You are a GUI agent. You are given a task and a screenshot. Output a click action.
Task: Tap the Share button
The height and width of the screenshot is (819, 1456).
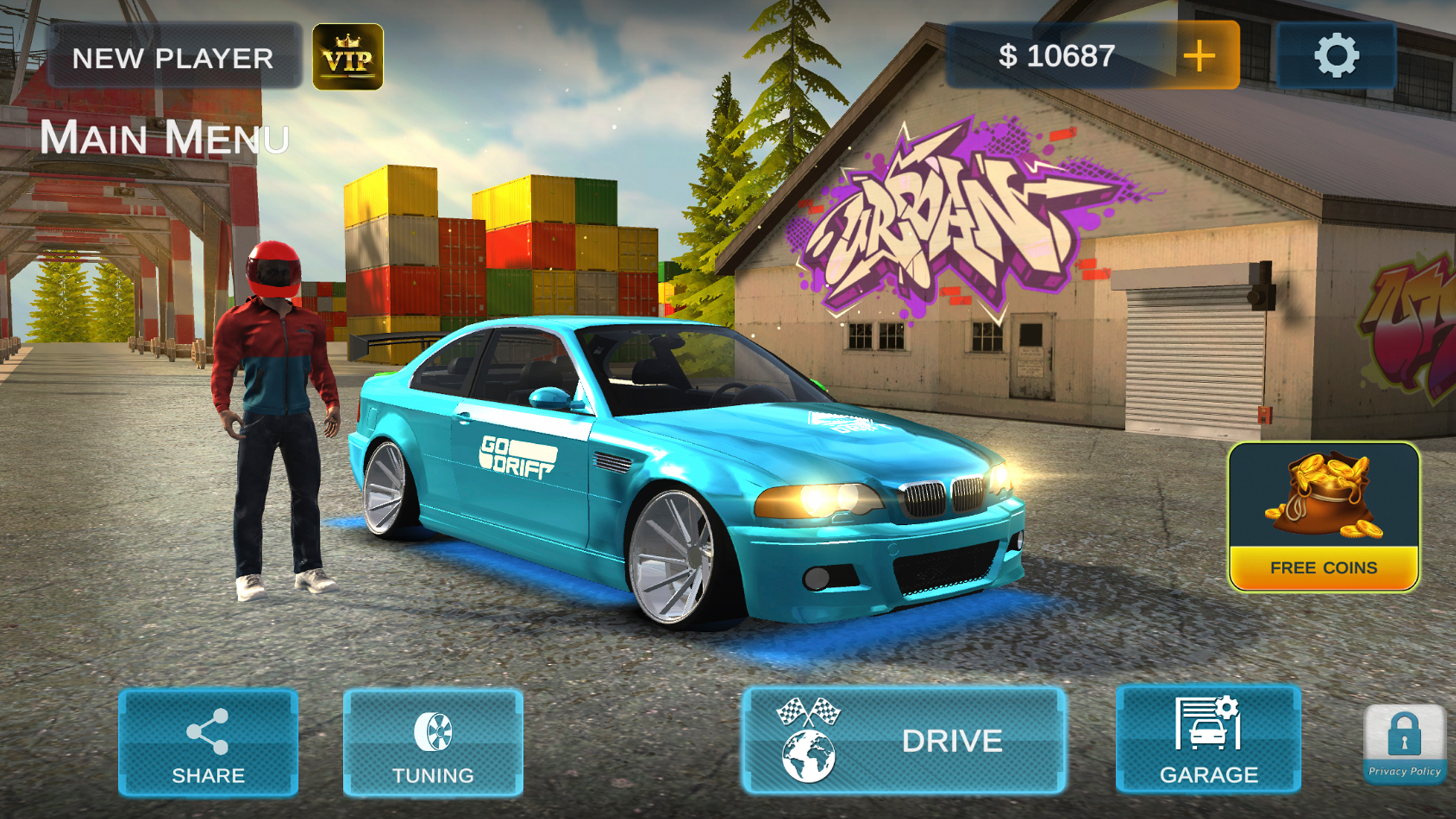coord(208,743)
